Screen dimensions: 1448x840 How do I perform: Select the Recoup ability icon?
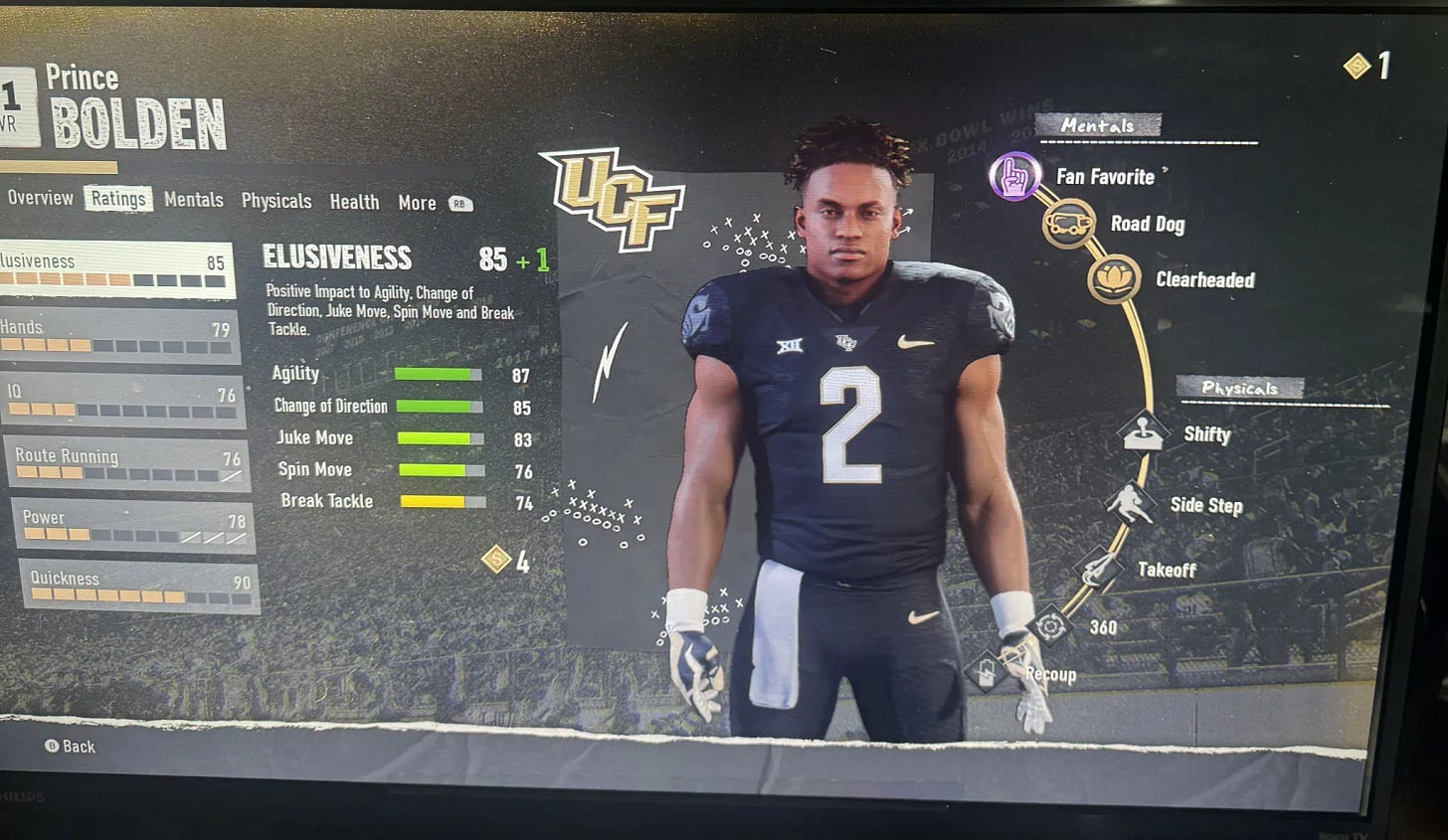(x=986, y=672)
